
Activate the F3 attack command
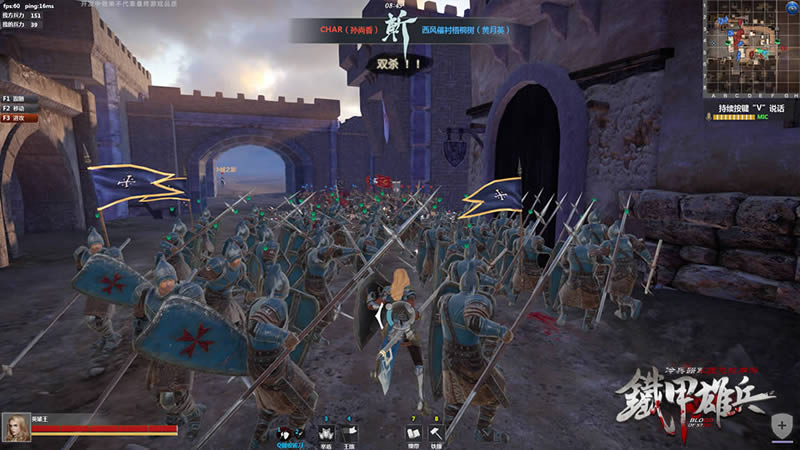(20, 118)
